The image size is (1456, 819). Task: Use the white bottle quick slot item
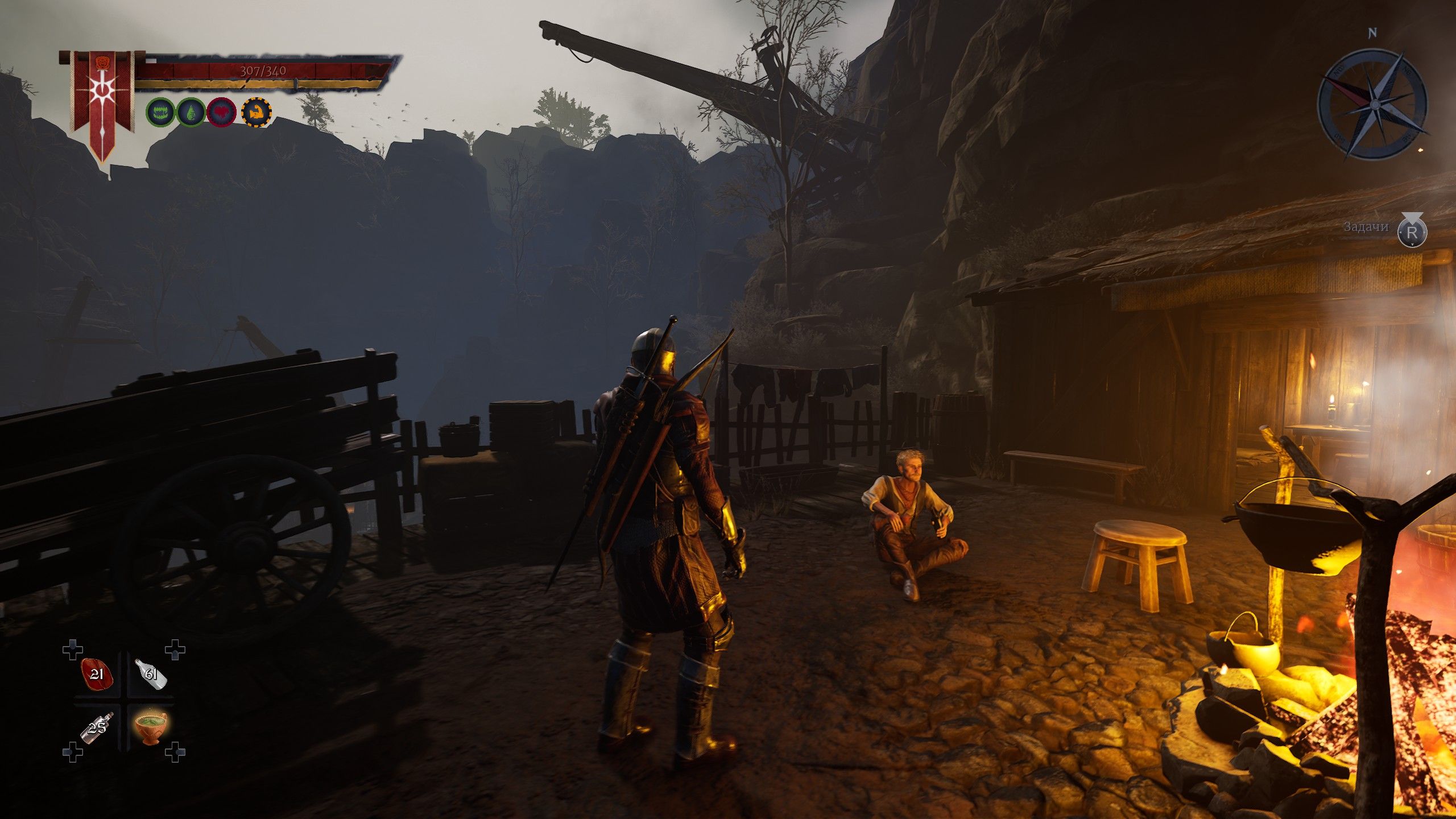click(x=151, y=674)
